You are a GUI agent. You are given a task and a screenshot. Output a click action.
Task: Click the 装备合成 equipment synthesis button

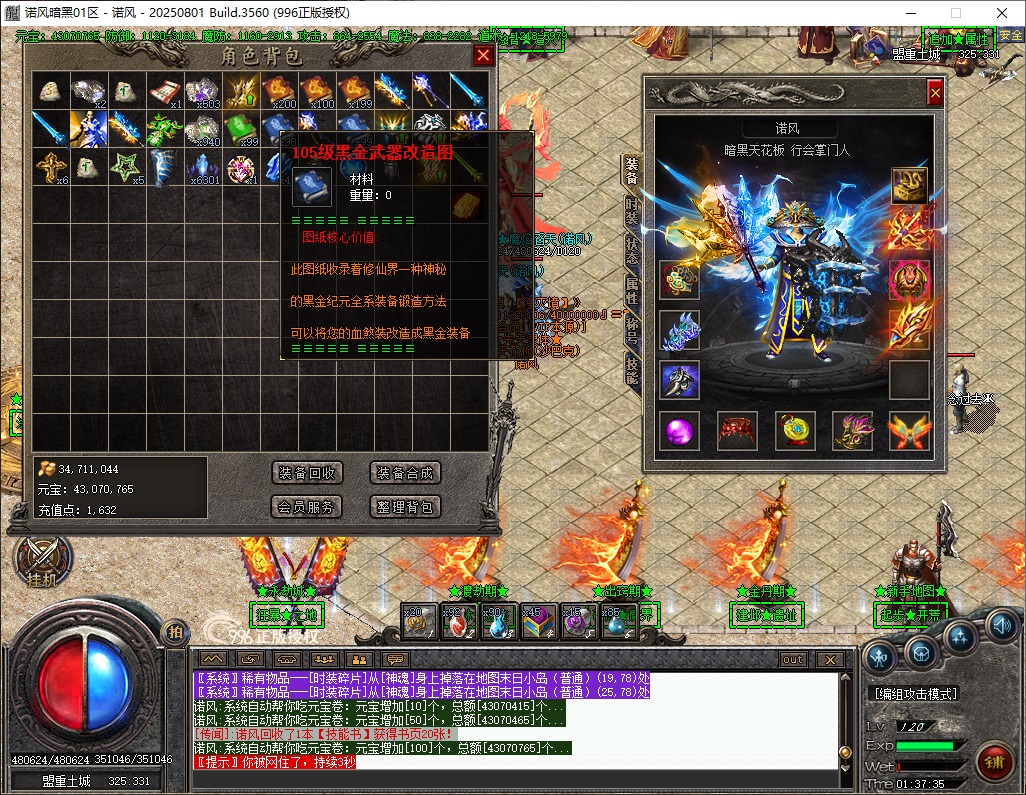tap(405, 473)
